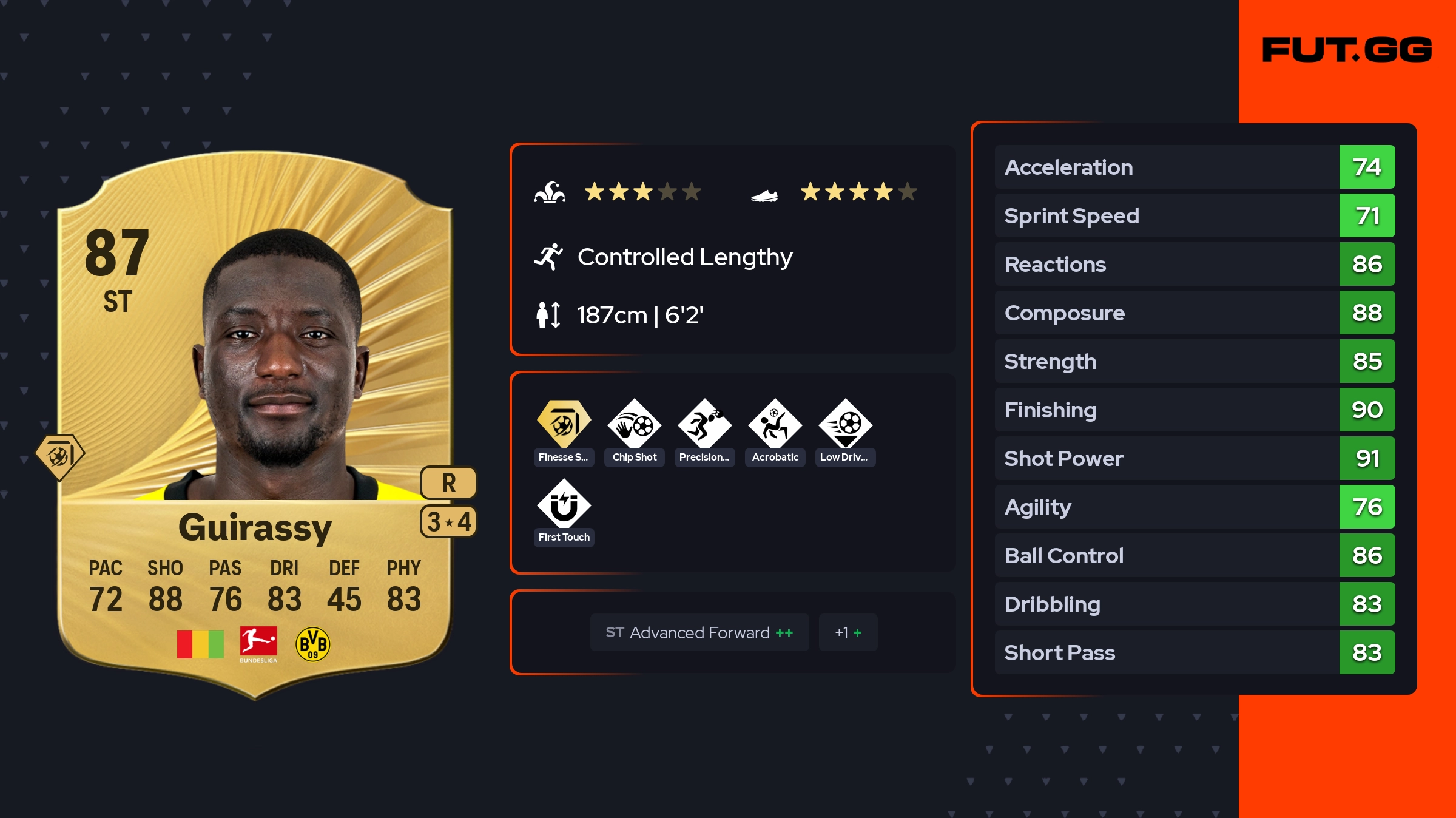Image resolution: width=1456 pixels, height=818 pixels.
Task: Select the Chip Shot playstyle icon
Action: 634,424
